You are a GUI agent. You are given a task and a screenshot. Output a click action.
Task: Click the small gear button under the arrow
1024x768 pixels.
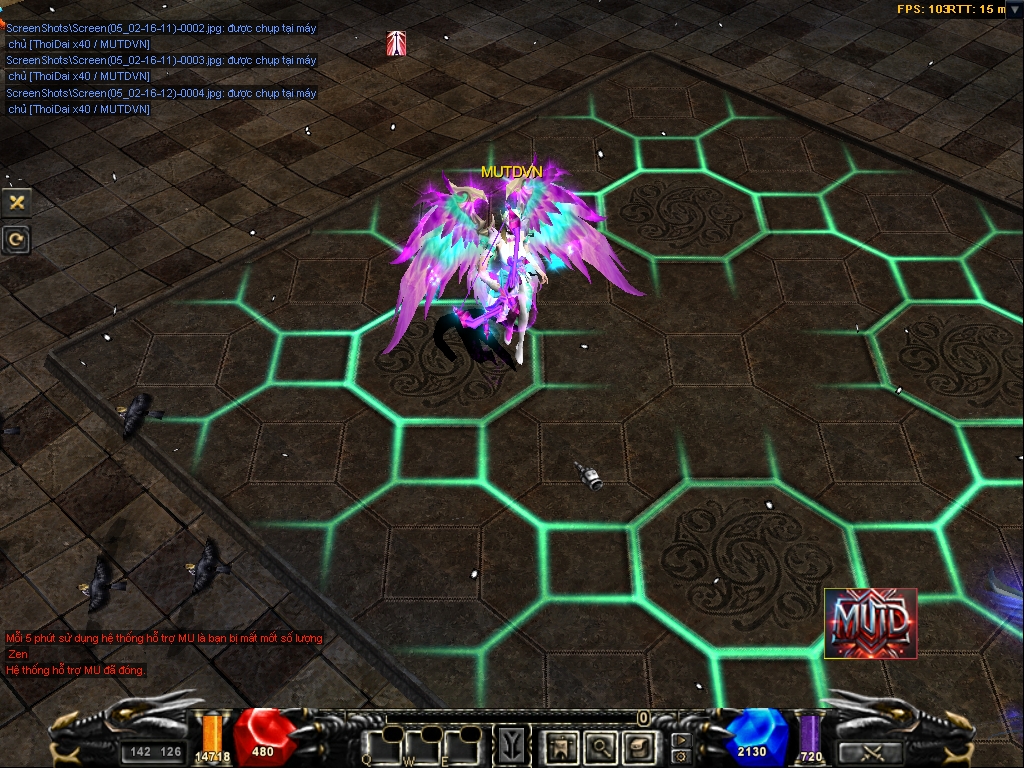(681, 756)
